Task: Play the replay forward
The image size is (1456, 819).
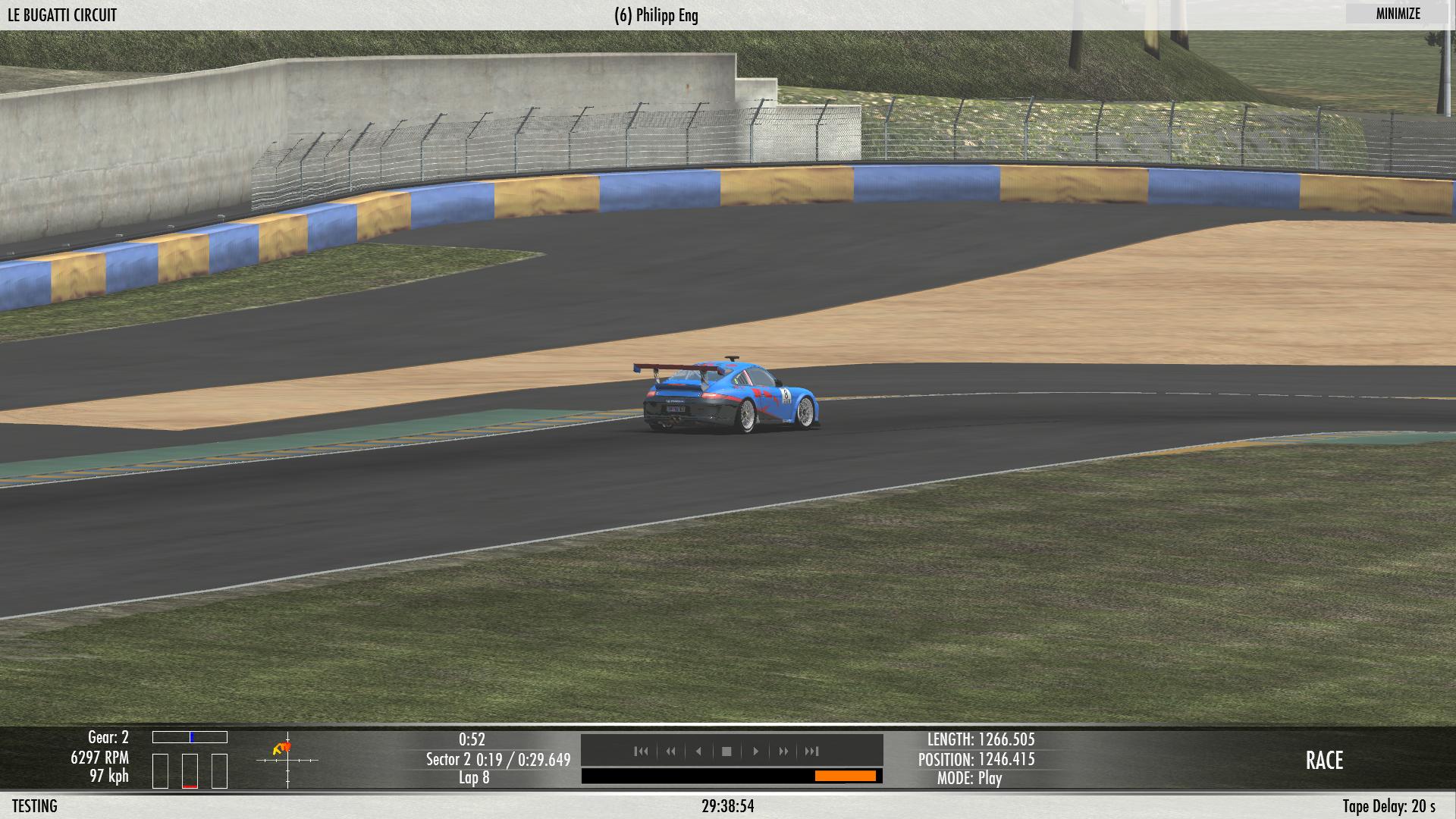Action: pos(755,752)
